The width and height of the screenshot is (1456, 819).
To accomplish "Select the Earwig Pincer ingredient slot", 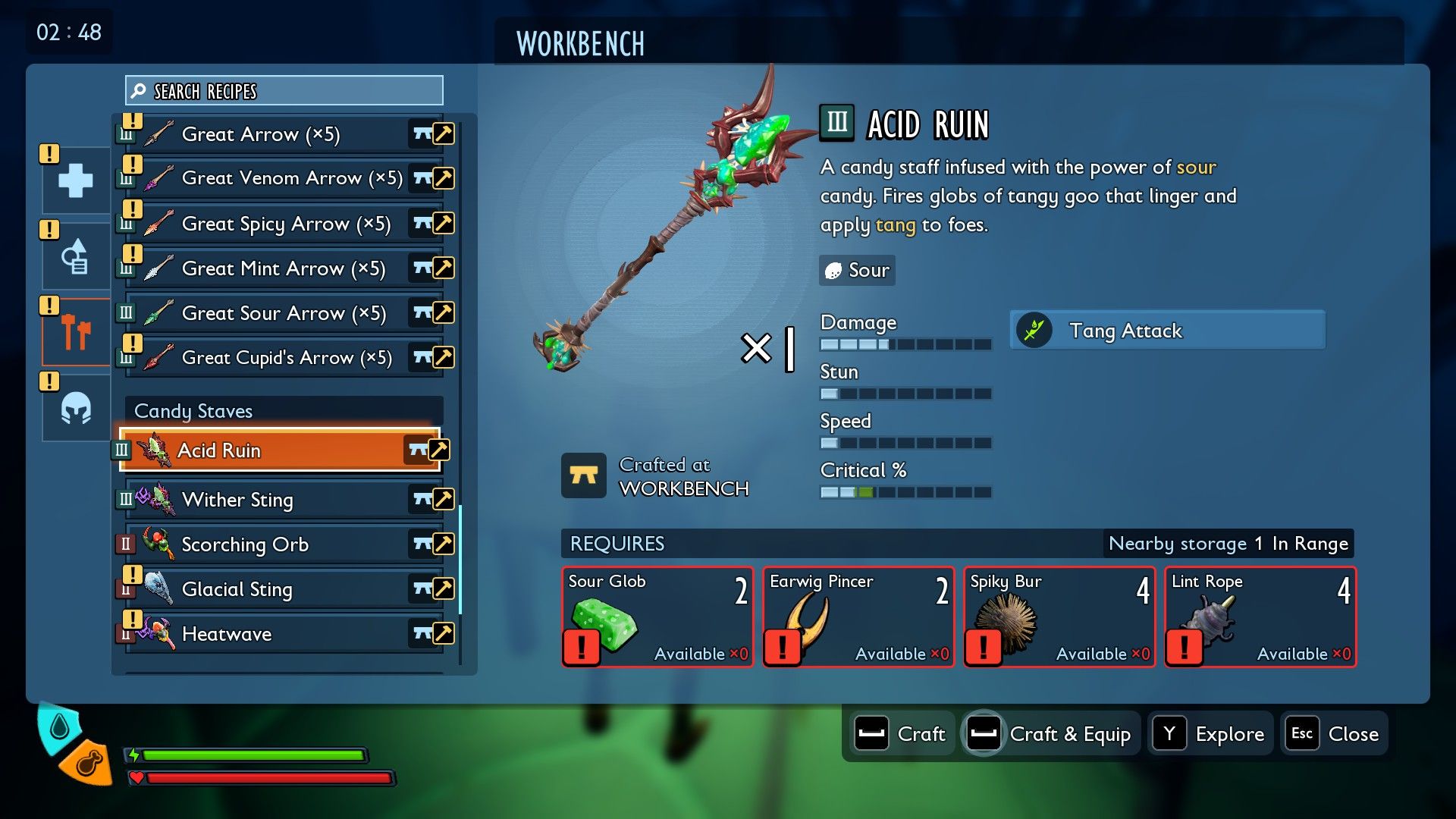I will tap(858, 617).
